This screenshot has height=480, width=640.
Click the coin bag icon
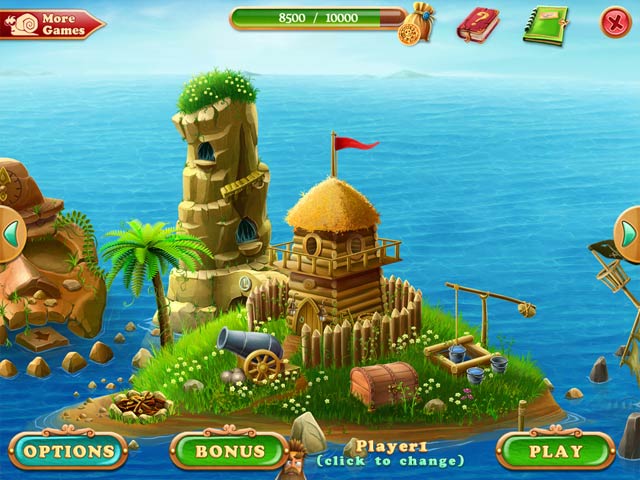point(418,24)
